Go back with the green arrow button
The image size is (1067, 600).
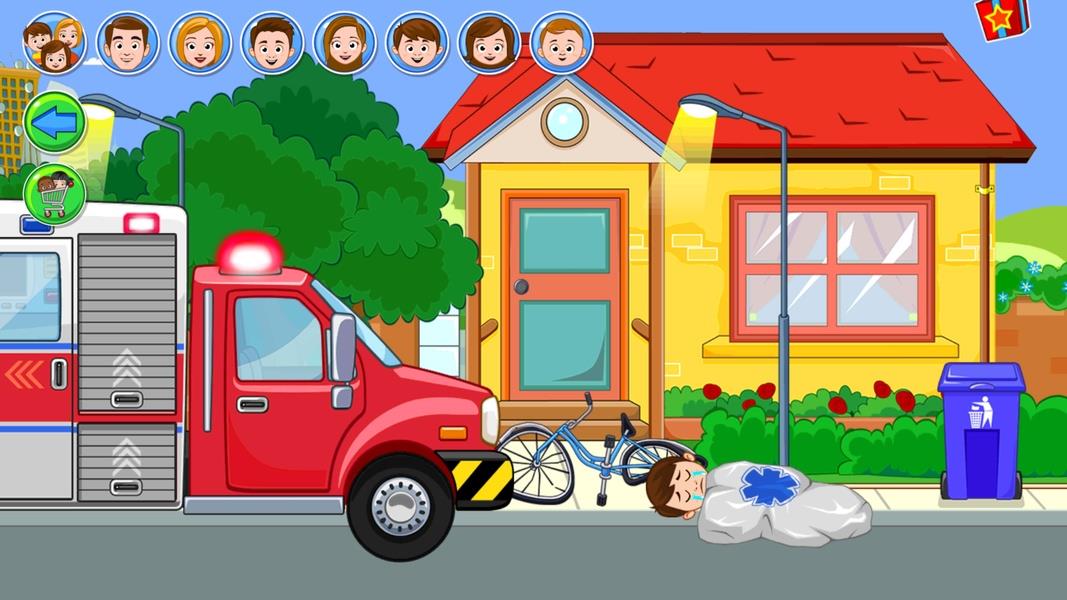pos(54,122)
